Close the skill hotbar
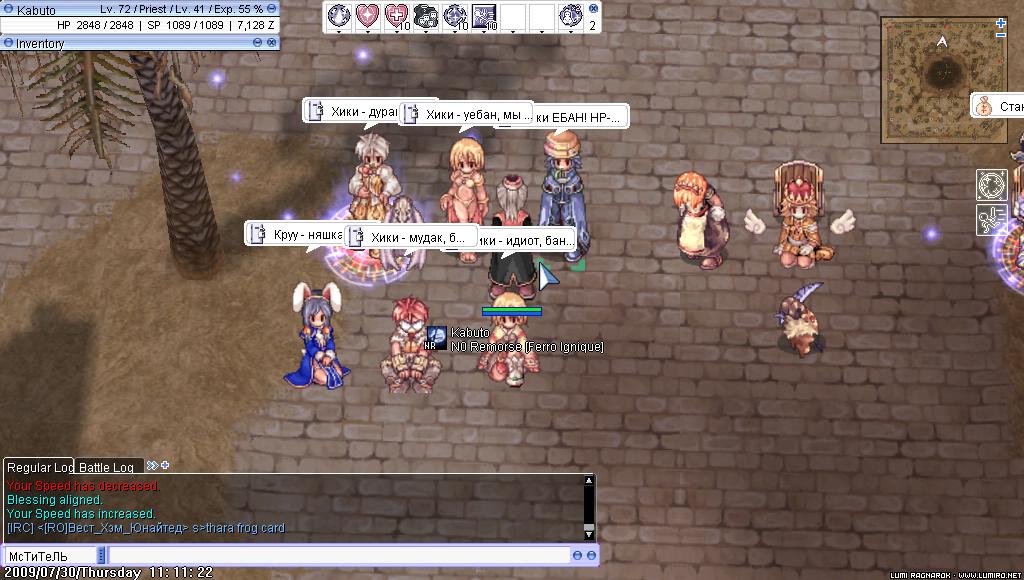 click(595, 8)
